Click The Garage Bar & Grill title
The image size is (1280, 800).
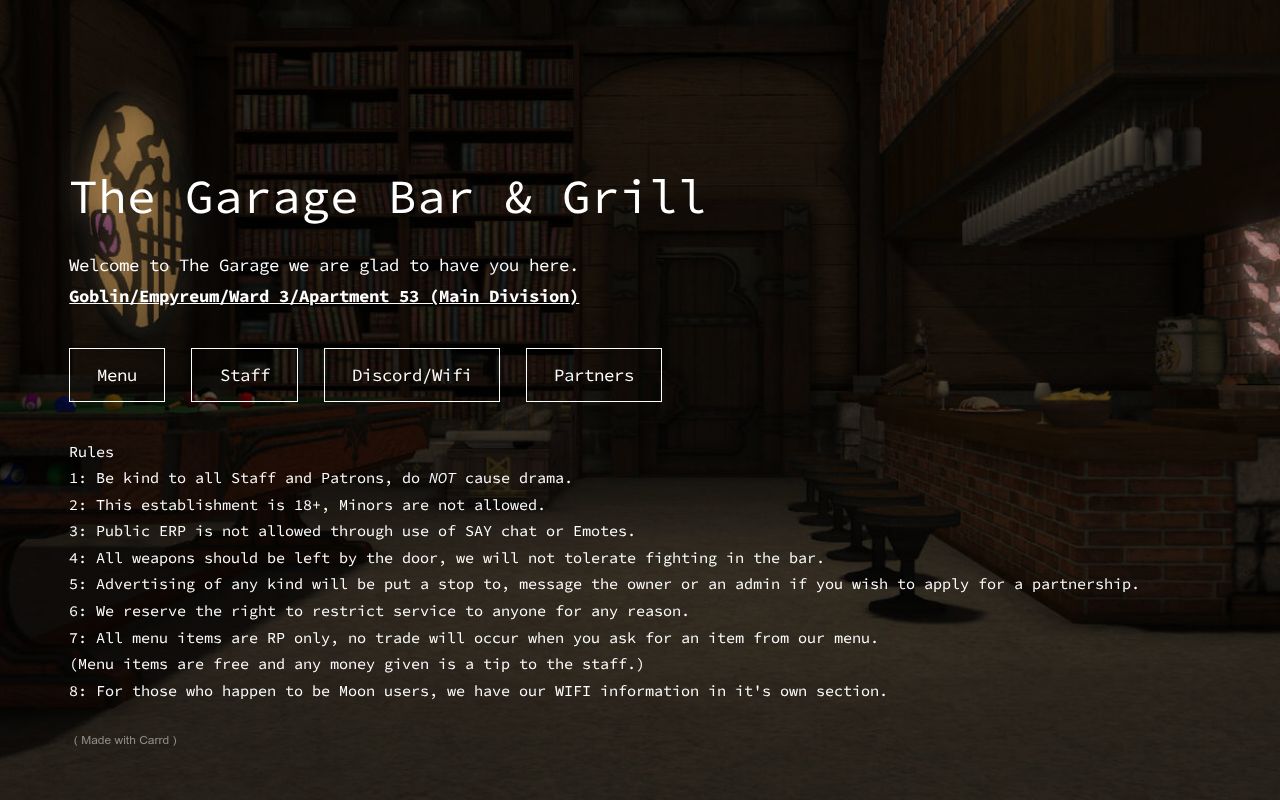coord(386,198)
